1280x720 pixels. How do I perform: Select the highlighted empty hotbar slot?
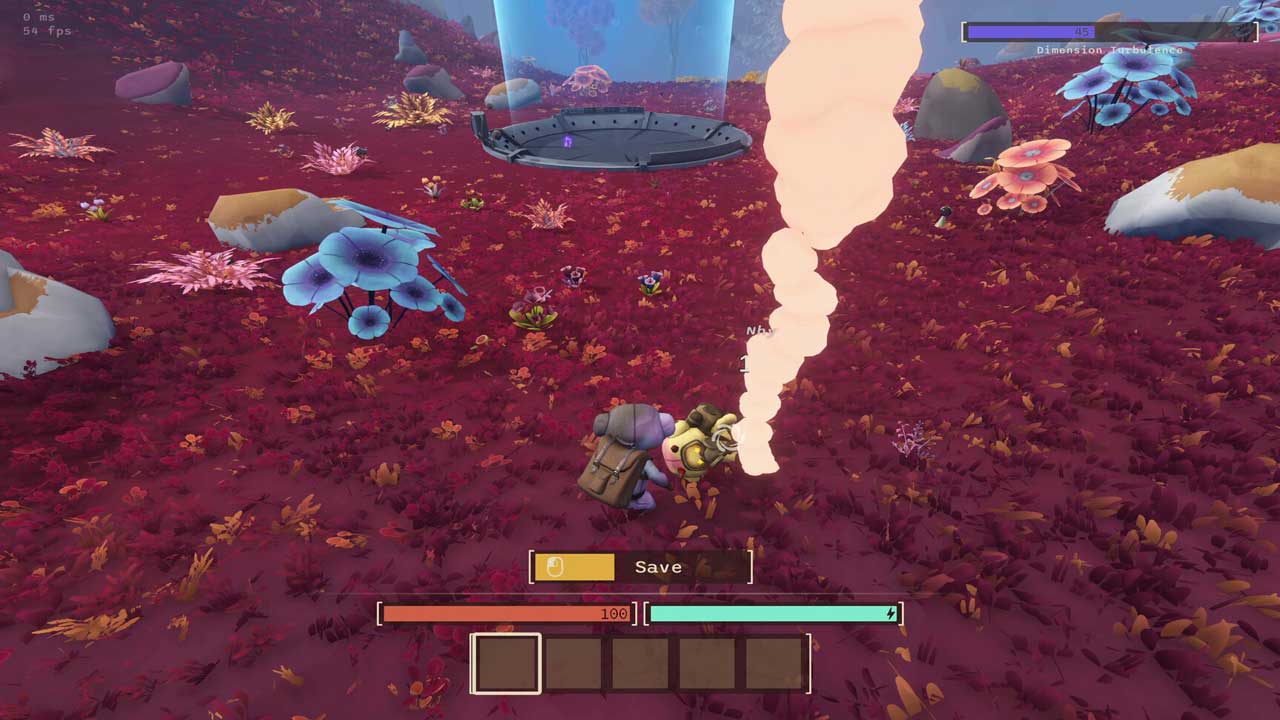[506, 663]
